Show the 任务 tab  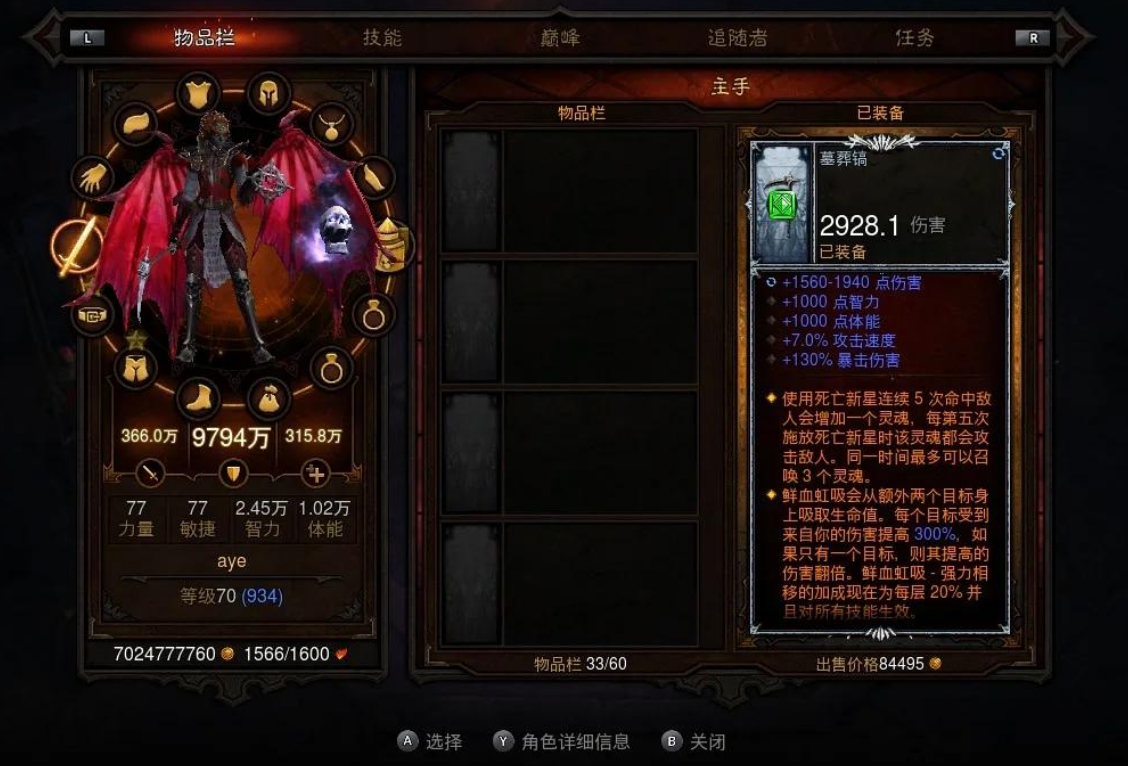pos(914,38)
